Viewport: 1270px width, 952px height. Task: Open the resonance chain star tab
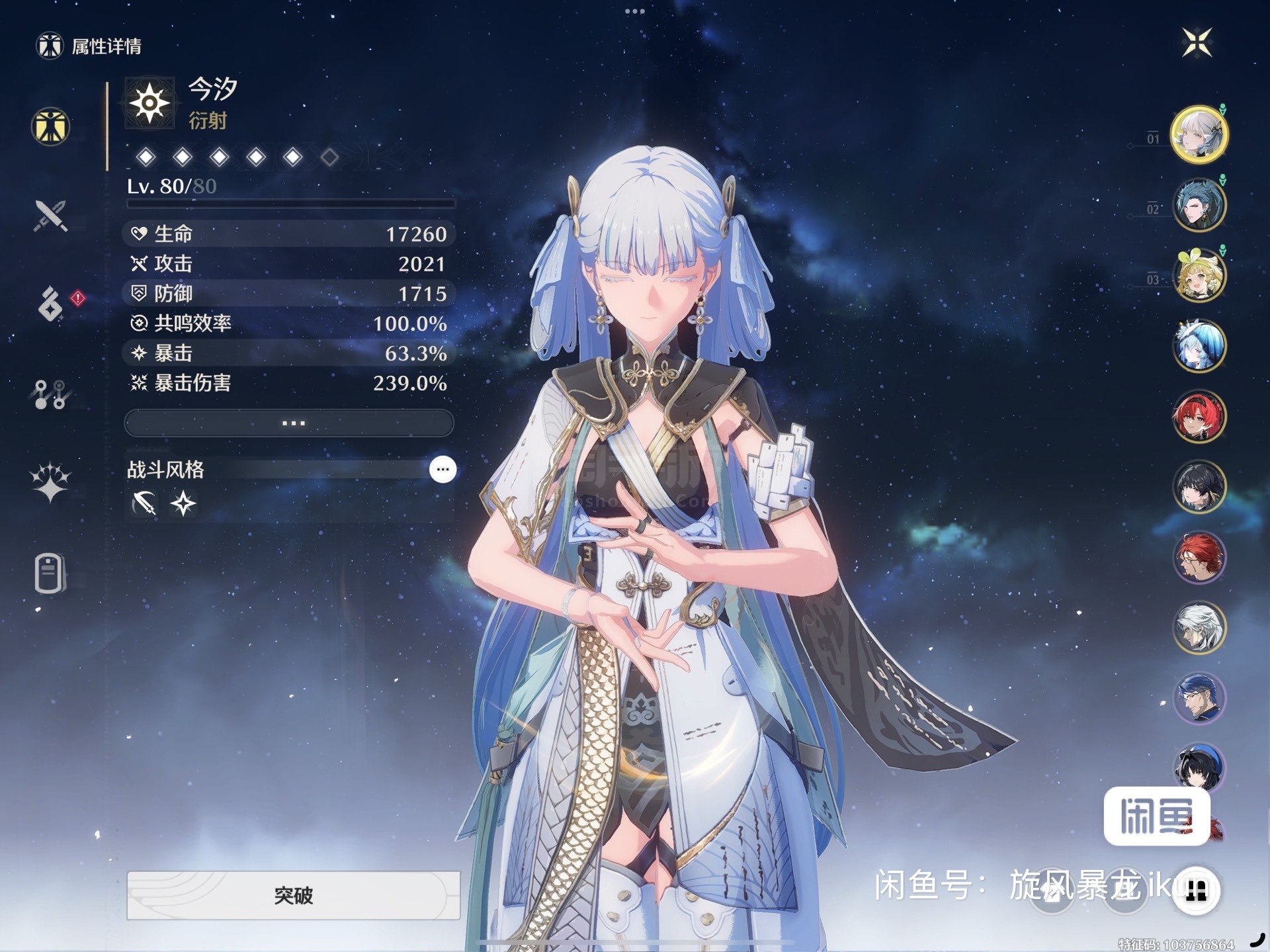pyautogui.click(x=50, y=482)
